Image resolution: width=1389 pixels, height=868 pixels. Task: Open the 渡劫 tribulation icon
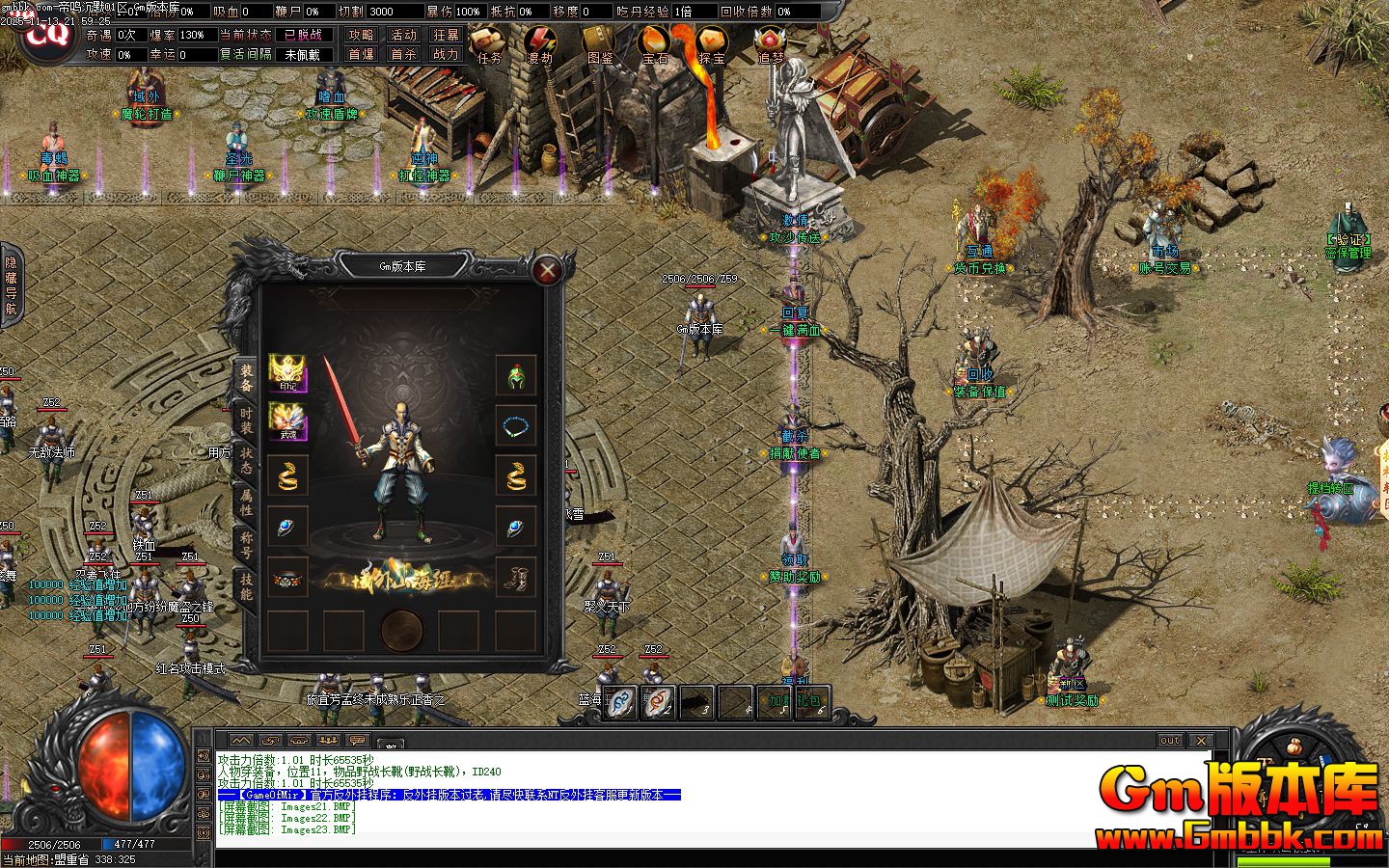(x=540, y=44)
